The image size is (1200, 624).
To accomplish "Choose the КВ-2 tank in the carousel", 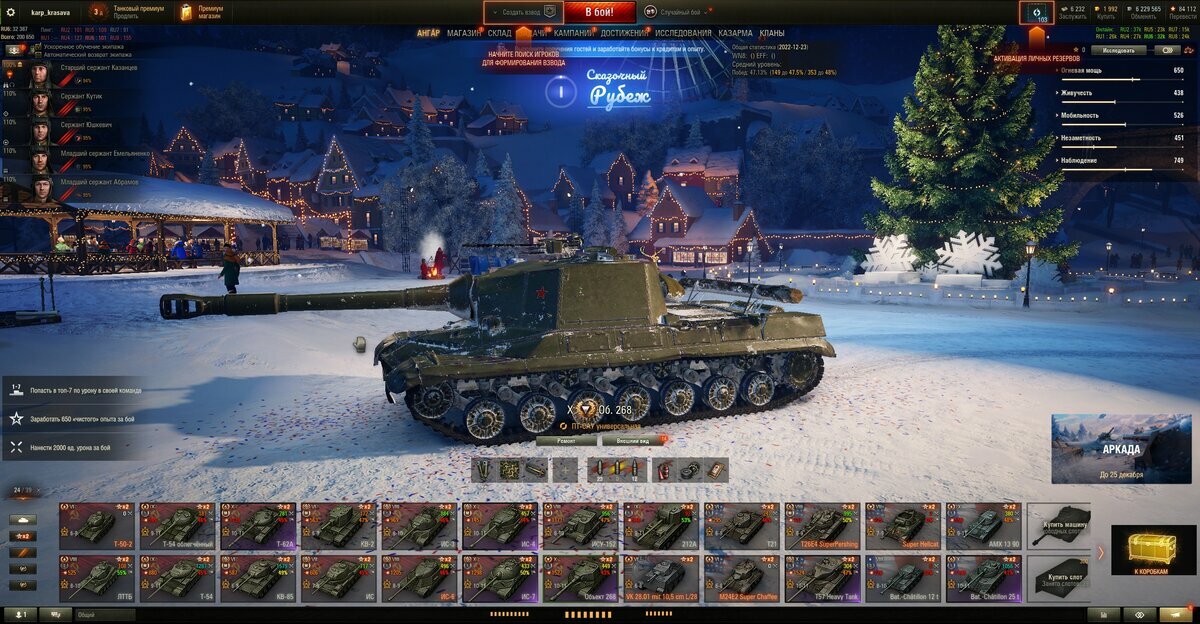I will pyautogui.click(x=339, y=524).
